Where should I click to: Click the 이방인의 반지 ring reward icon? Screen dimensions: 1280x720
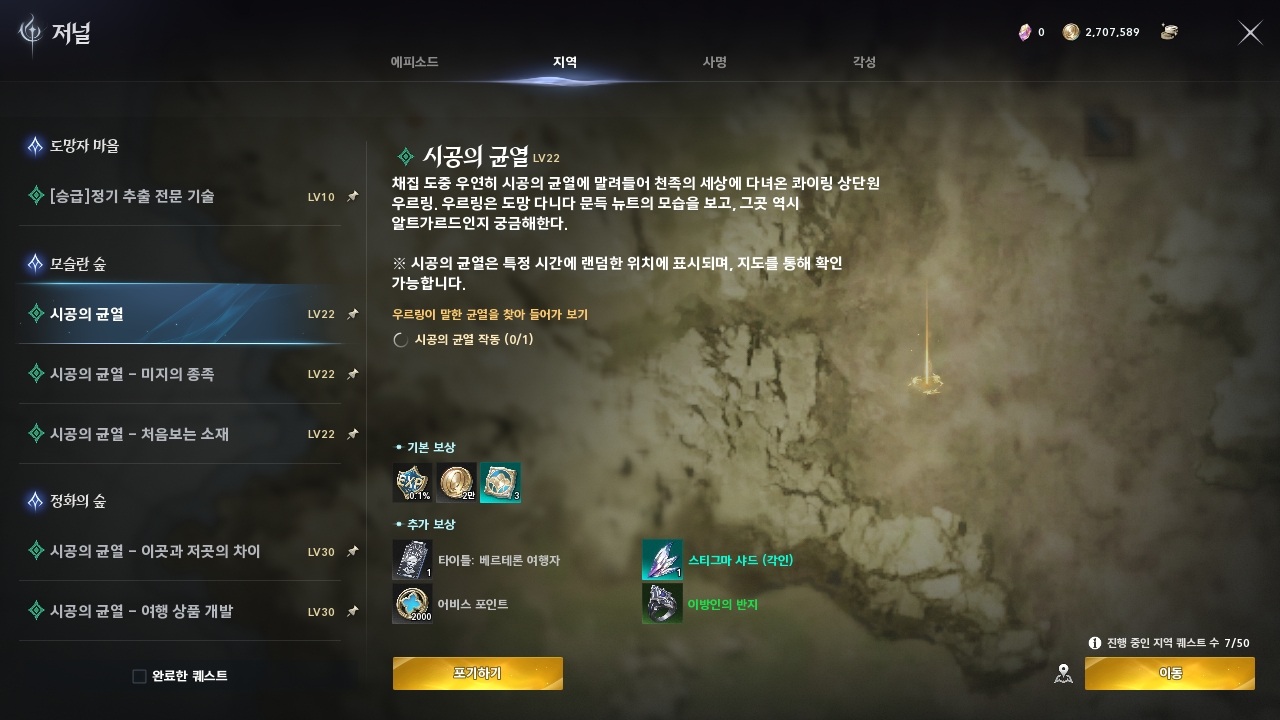(662, 604)
